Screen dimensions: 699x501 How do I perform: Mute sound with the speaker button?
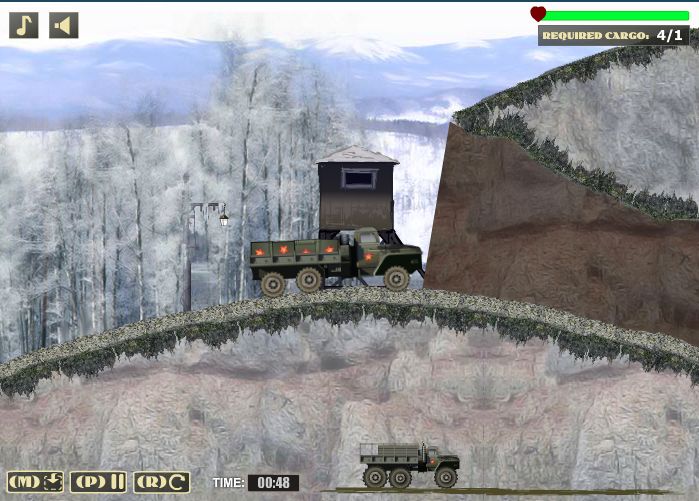tap(63, 25)
